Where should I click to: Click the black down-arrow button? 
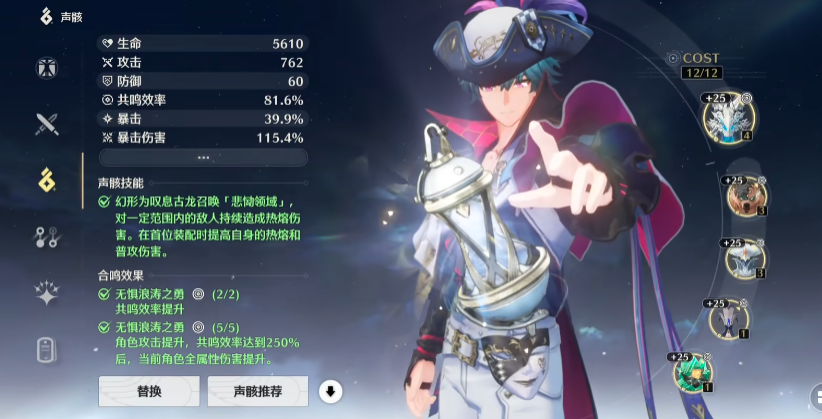pyautogui.click(x=330, y=390)
